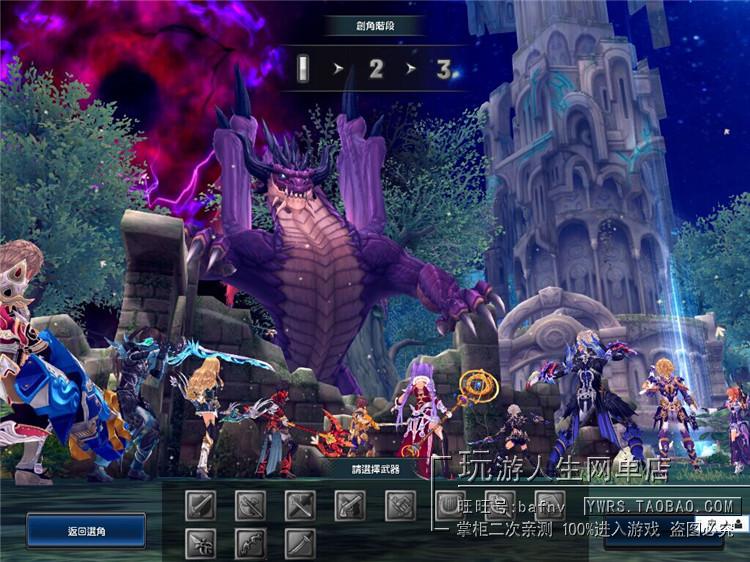Pick the gun weapon icon
This screenshot has width=750, height=562.
[350, 505]
